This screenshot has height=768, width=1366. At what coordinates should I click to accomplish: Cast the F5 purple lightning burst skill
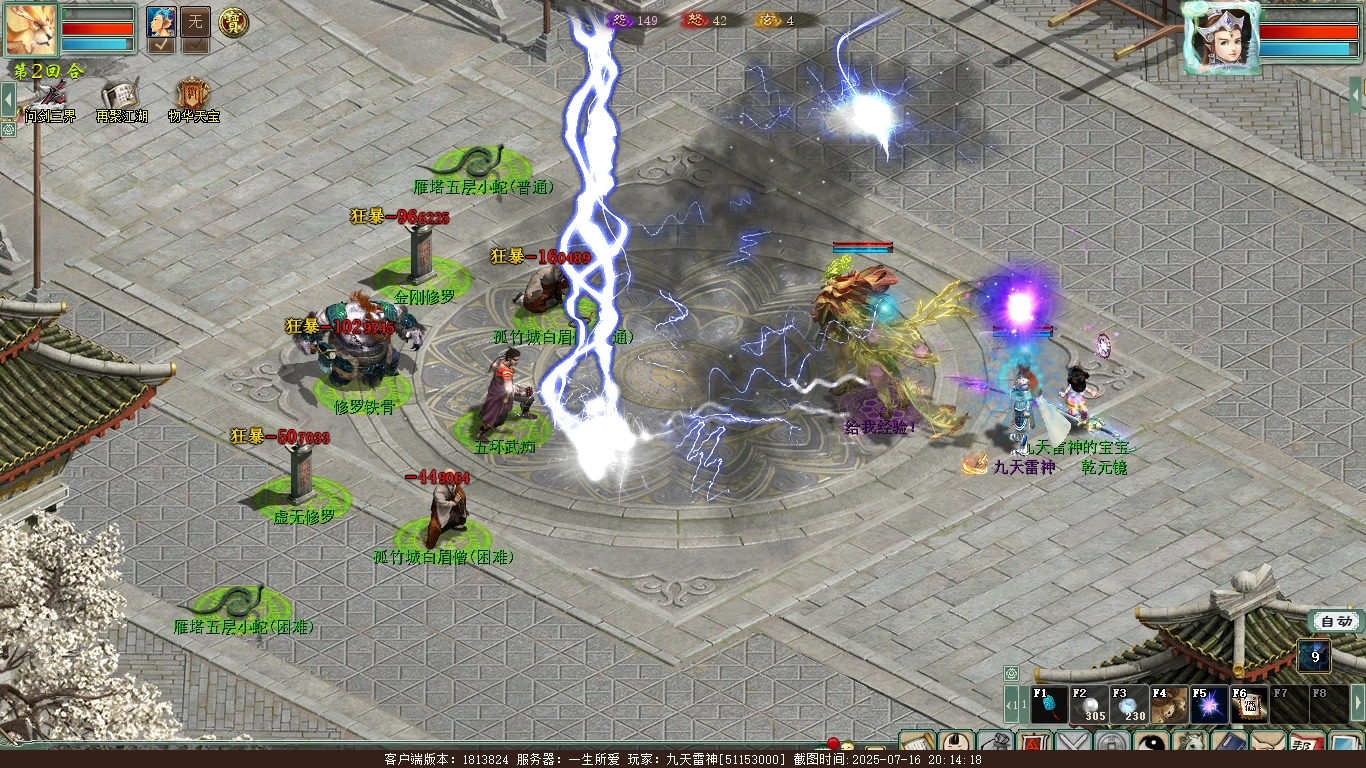(x=1209, y=705)
